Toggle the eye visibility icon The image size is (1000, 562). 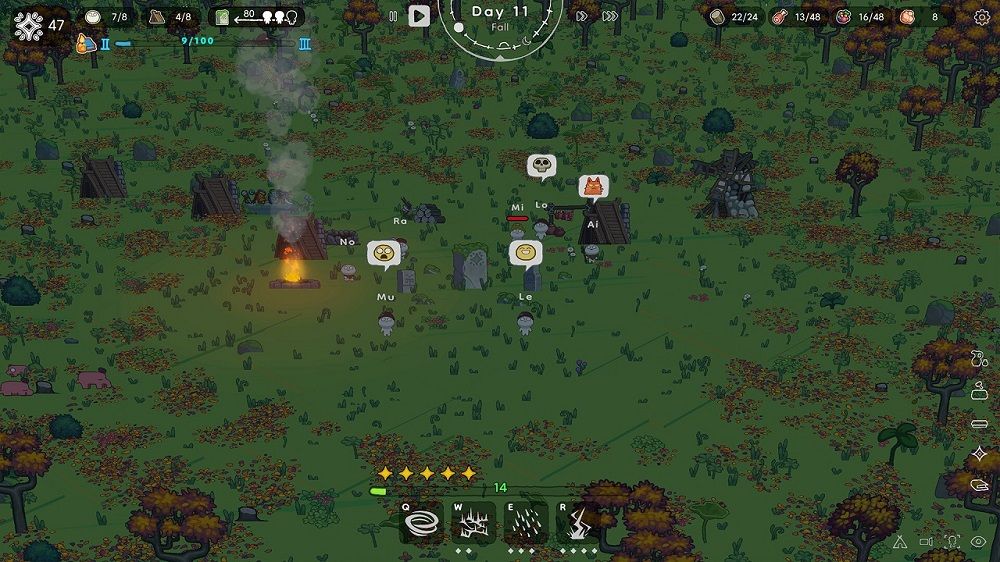tap(979, 542)
